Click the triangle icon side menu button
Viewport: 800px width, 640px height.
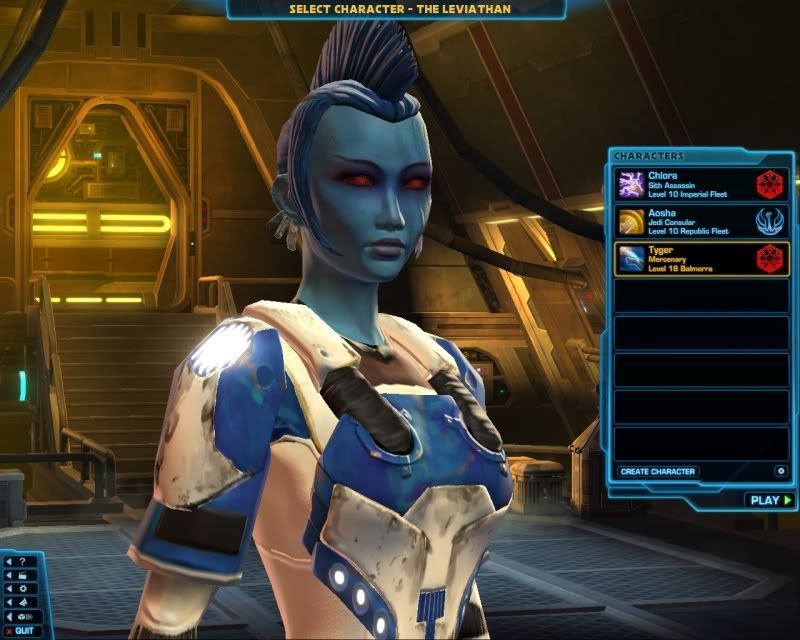coord(21,603)
